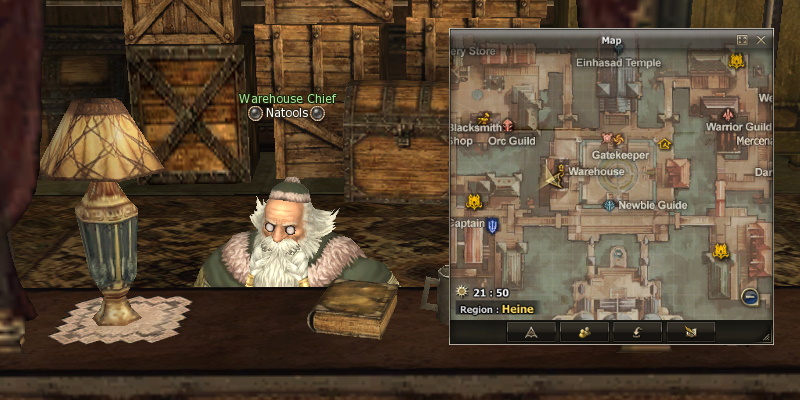Viewport: 800px width, 400px height.
Task: Select the Orc Guild marker on the map
Action: [x=508, y=126]
